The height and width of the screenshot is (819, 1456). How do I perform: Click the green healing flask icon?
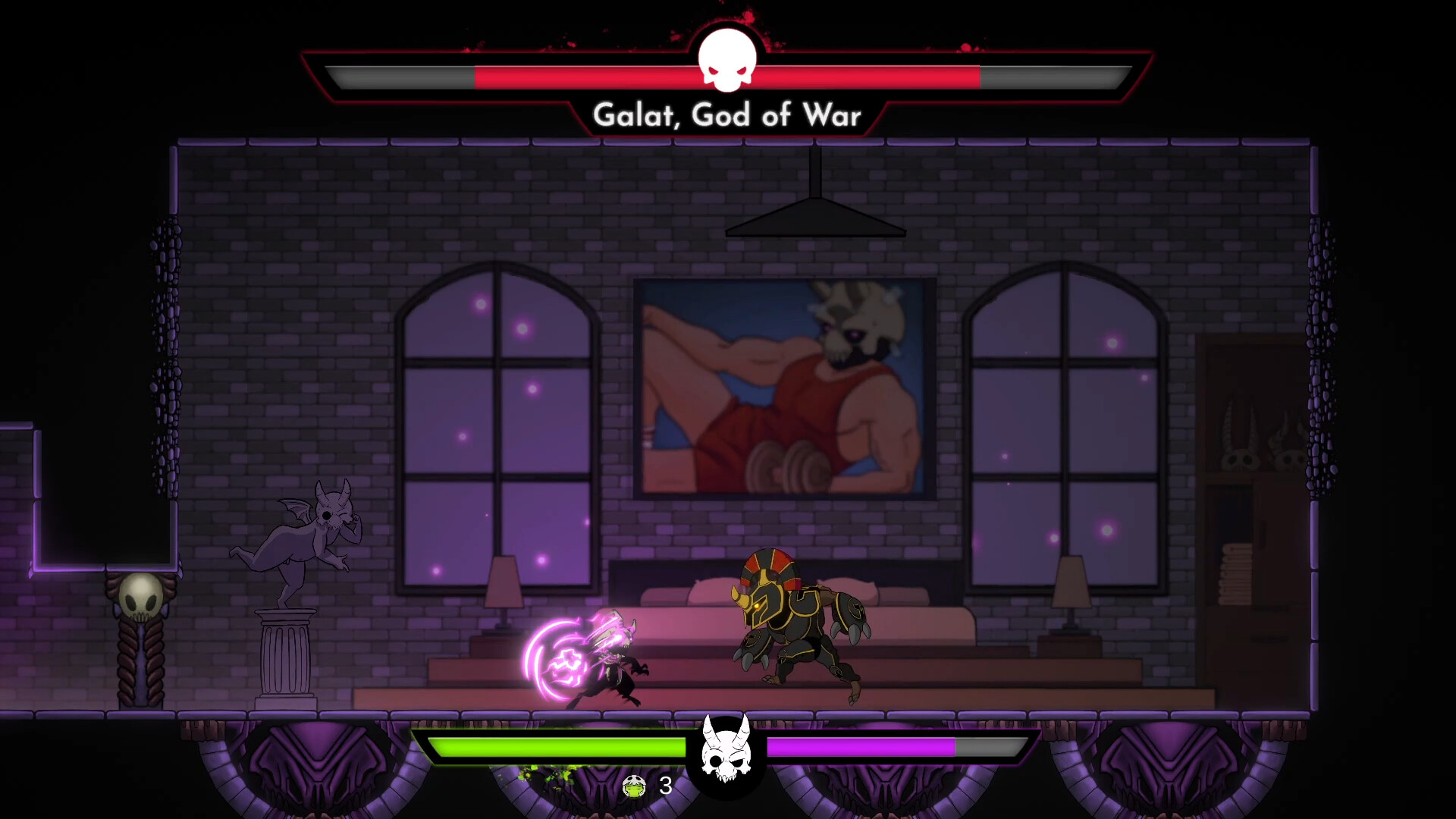click(635, 787)
